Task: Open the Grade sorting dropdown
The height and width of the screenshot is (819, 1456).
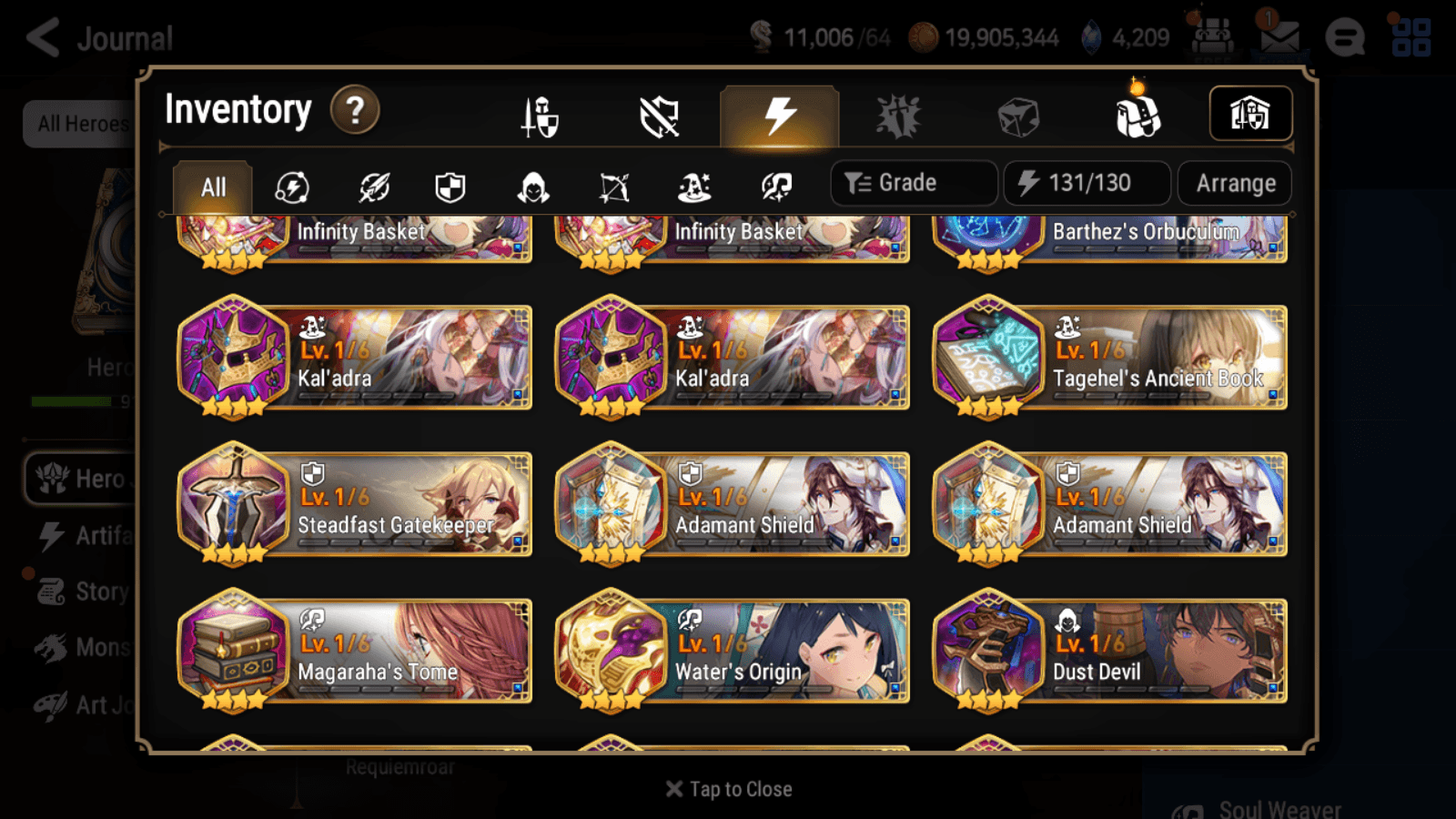Action: [913, 182]
